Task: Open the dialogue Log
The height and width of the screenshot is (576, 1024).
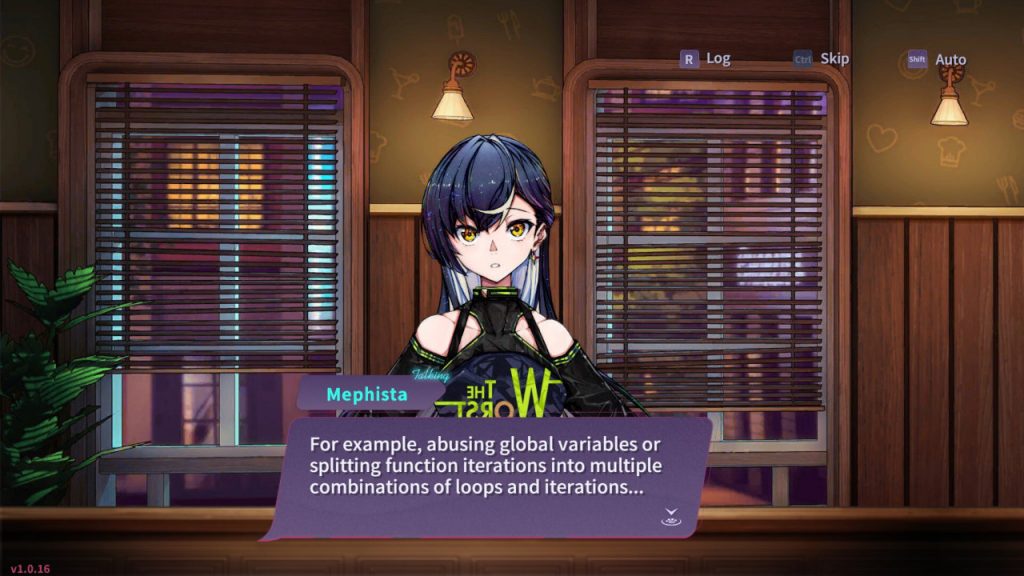Action: click(706, 59)
